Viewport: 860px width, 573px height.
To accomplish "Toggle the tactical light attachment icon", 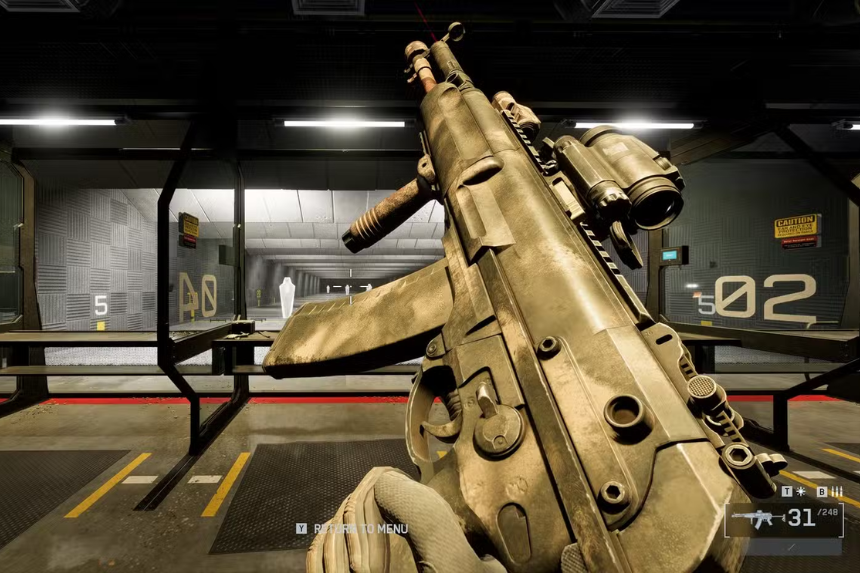I will click(x=800, y=492).
